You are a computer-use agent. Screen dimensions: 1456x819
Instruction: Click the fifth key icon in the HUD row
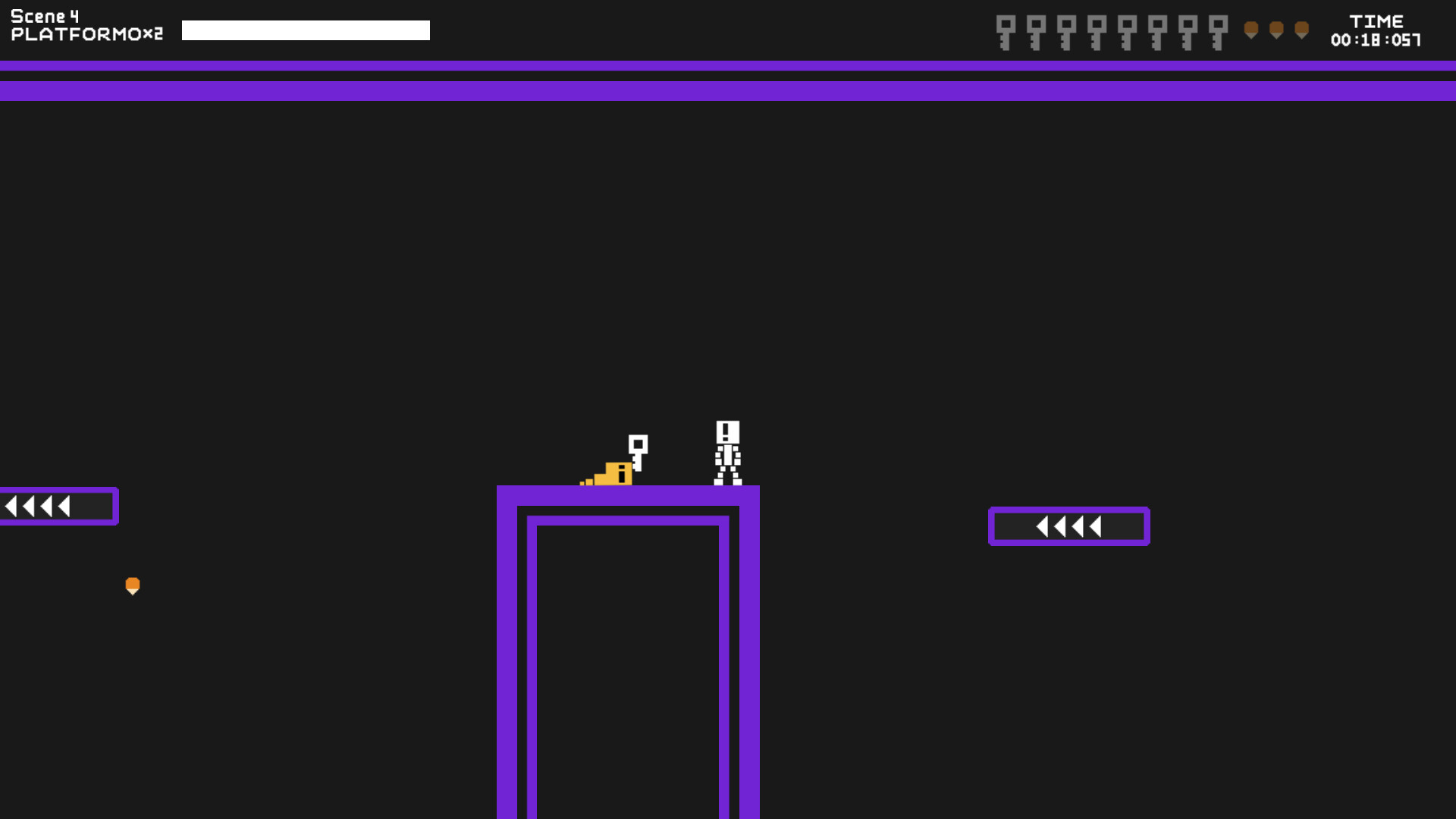(x=1126, y=30)
